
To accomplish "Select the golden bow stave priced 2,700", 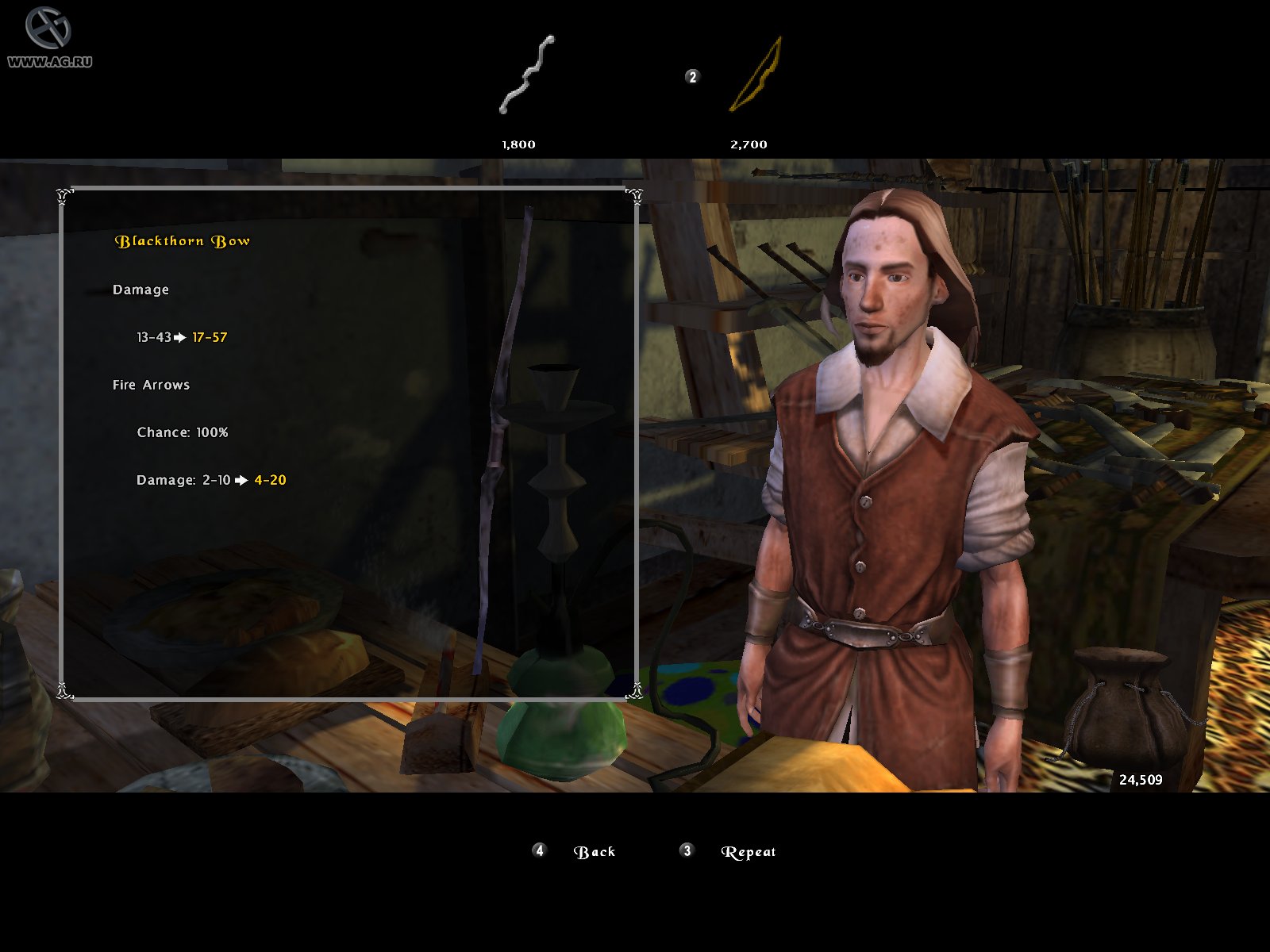I will point(754,75).
